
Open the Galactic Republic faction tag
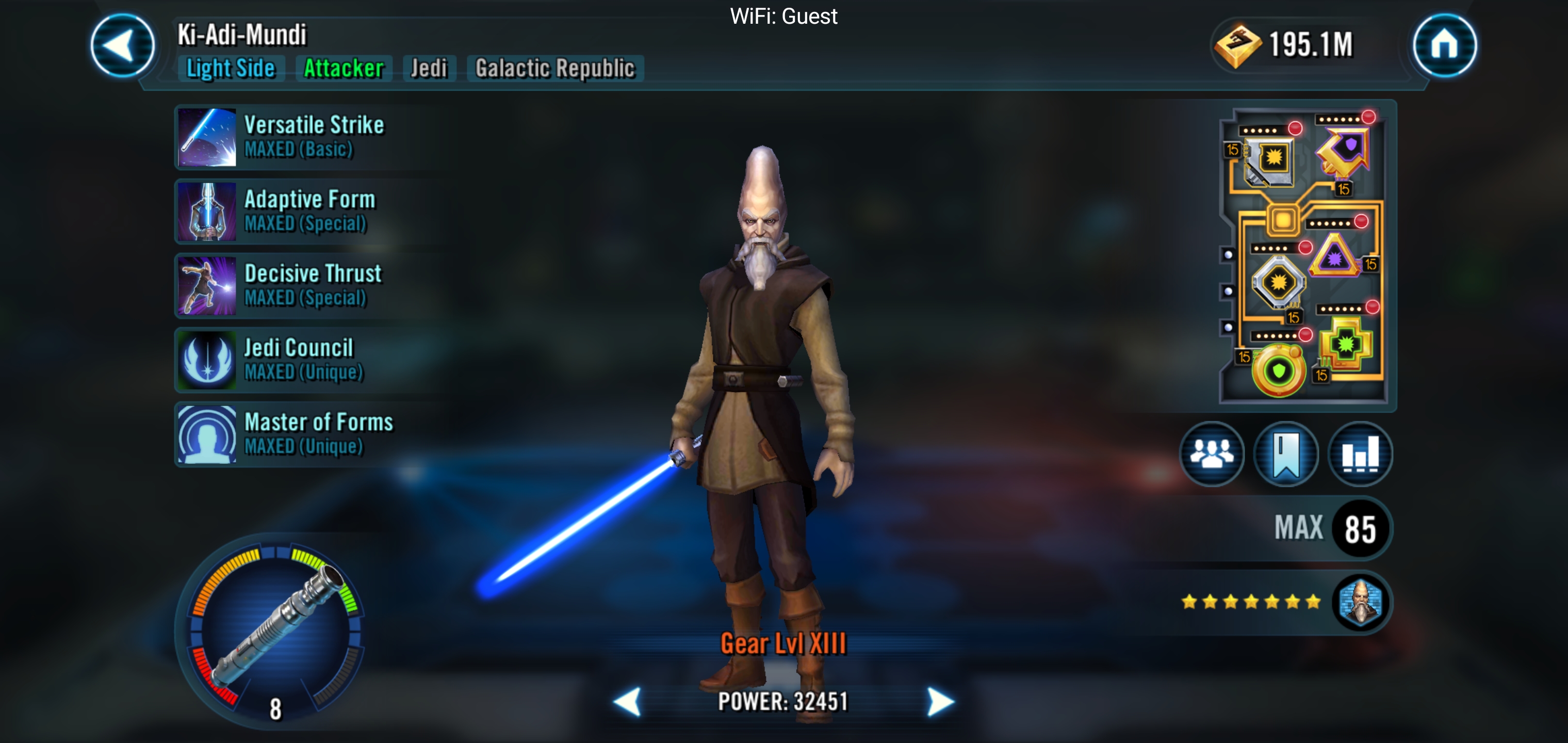pyautogui.click(x=555, y=68)
